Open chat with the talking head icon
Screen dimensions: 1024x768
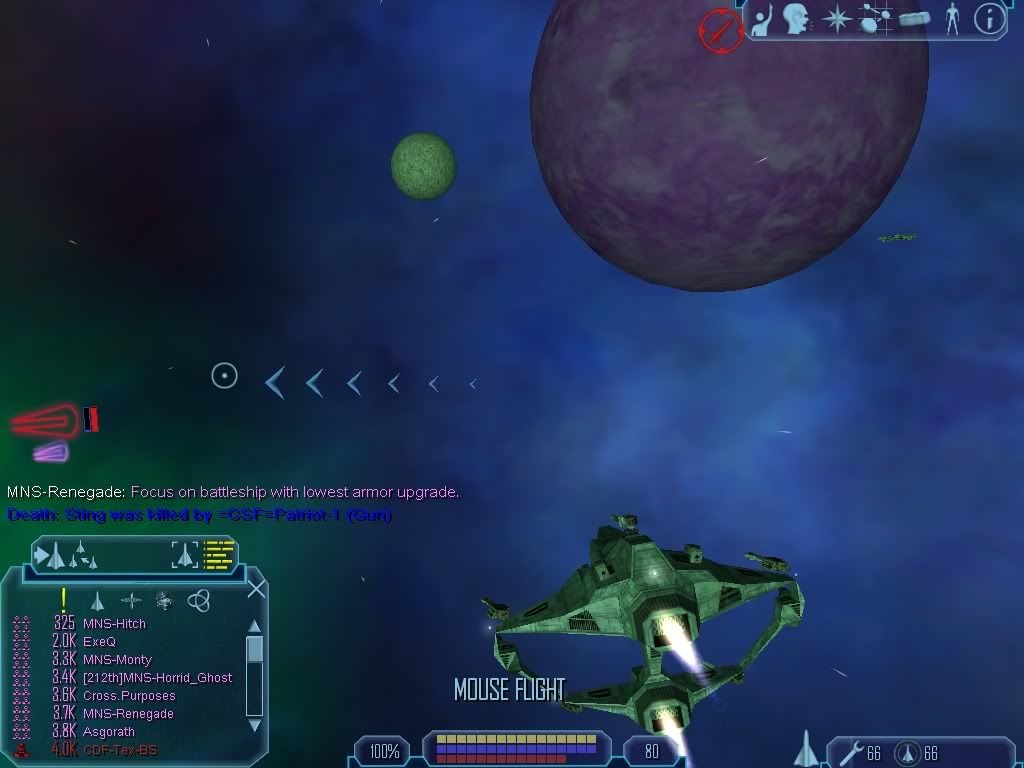coord(796,19)
